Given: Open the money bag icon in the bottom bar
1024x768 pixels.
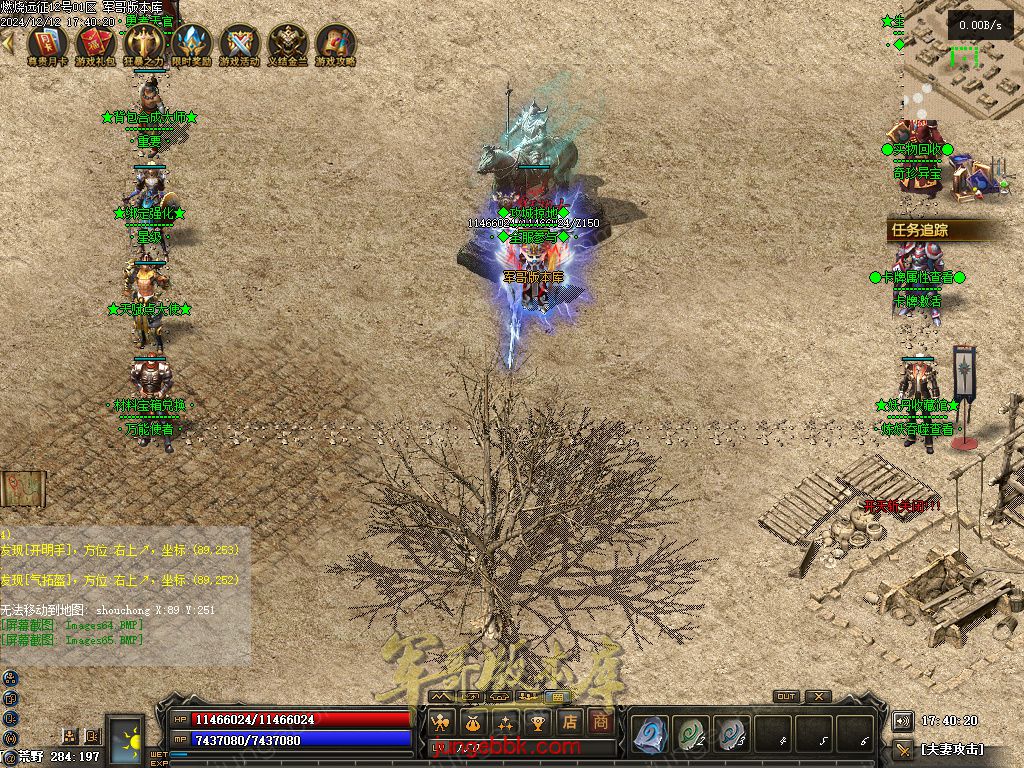Looking at the screenshot, I should [x=473, y=722].
